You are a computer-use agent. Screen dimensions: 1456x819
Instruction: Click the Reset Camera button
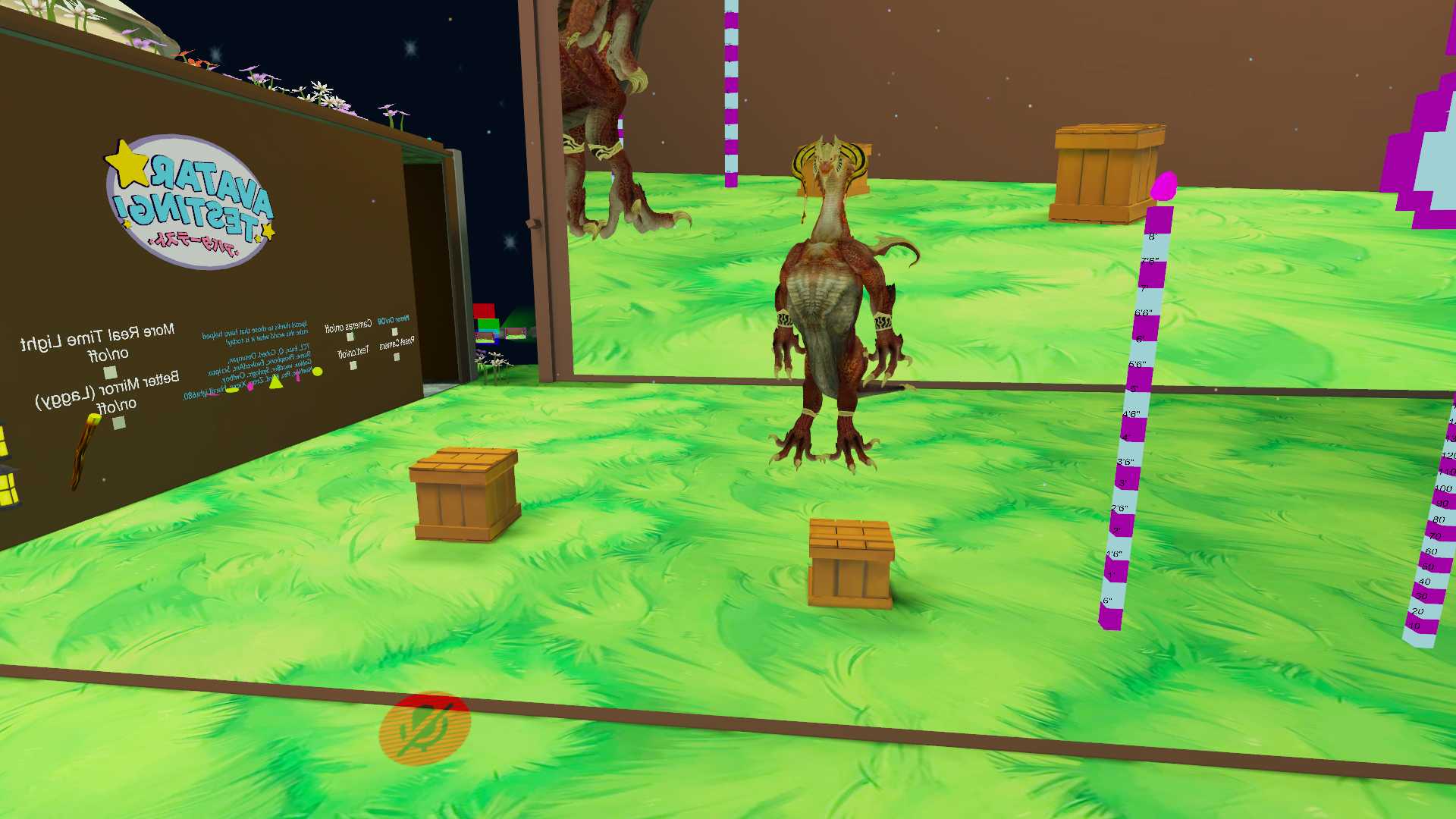[397, 356]
